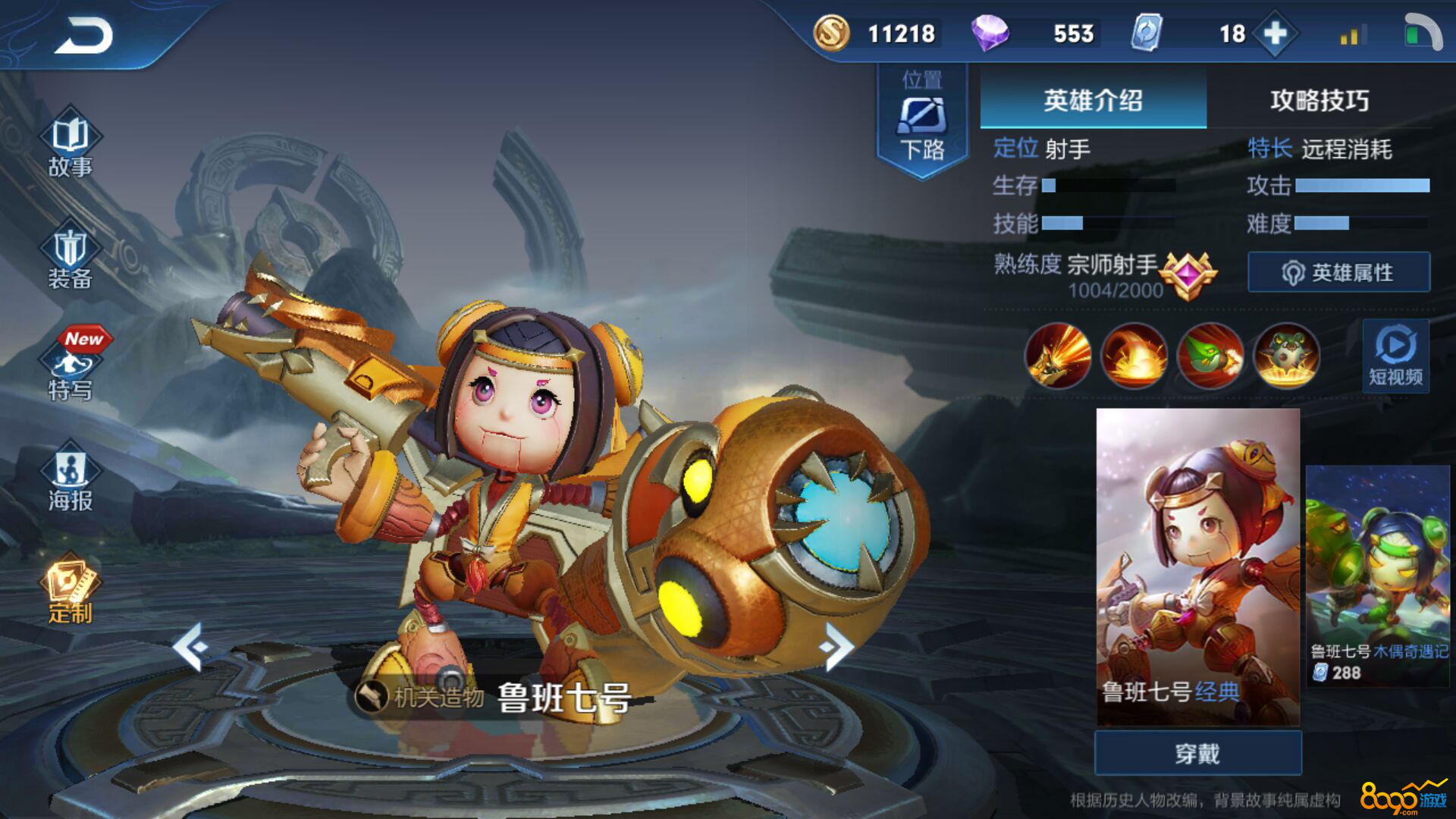This screenshot has height=819, width=1456.
Task: Open the 海报 poster view
Action: [70, 479]
